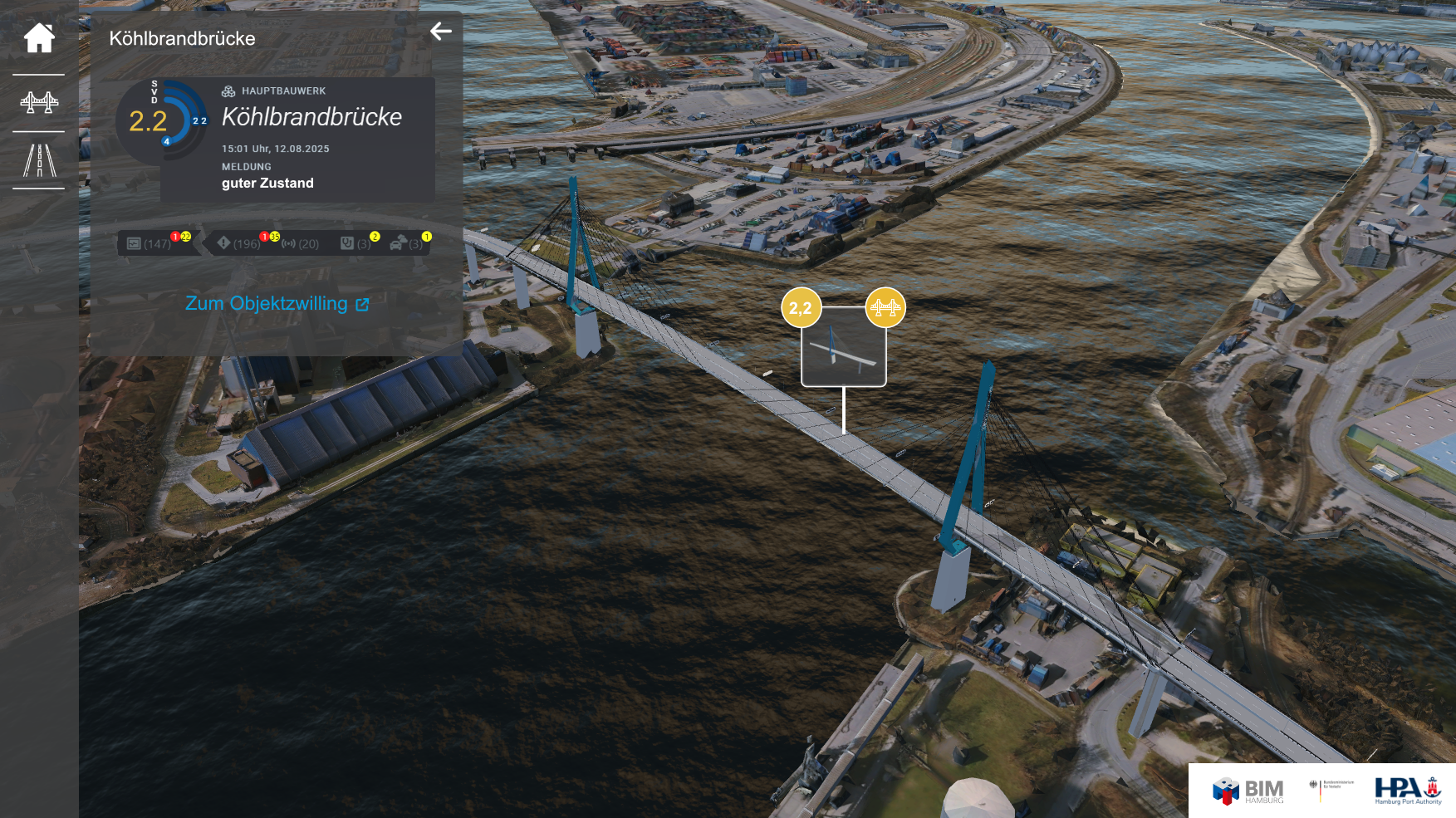Select the yellow bridge marker on map
Viewport: 1456px width, 818px height.
coord(885,308)
